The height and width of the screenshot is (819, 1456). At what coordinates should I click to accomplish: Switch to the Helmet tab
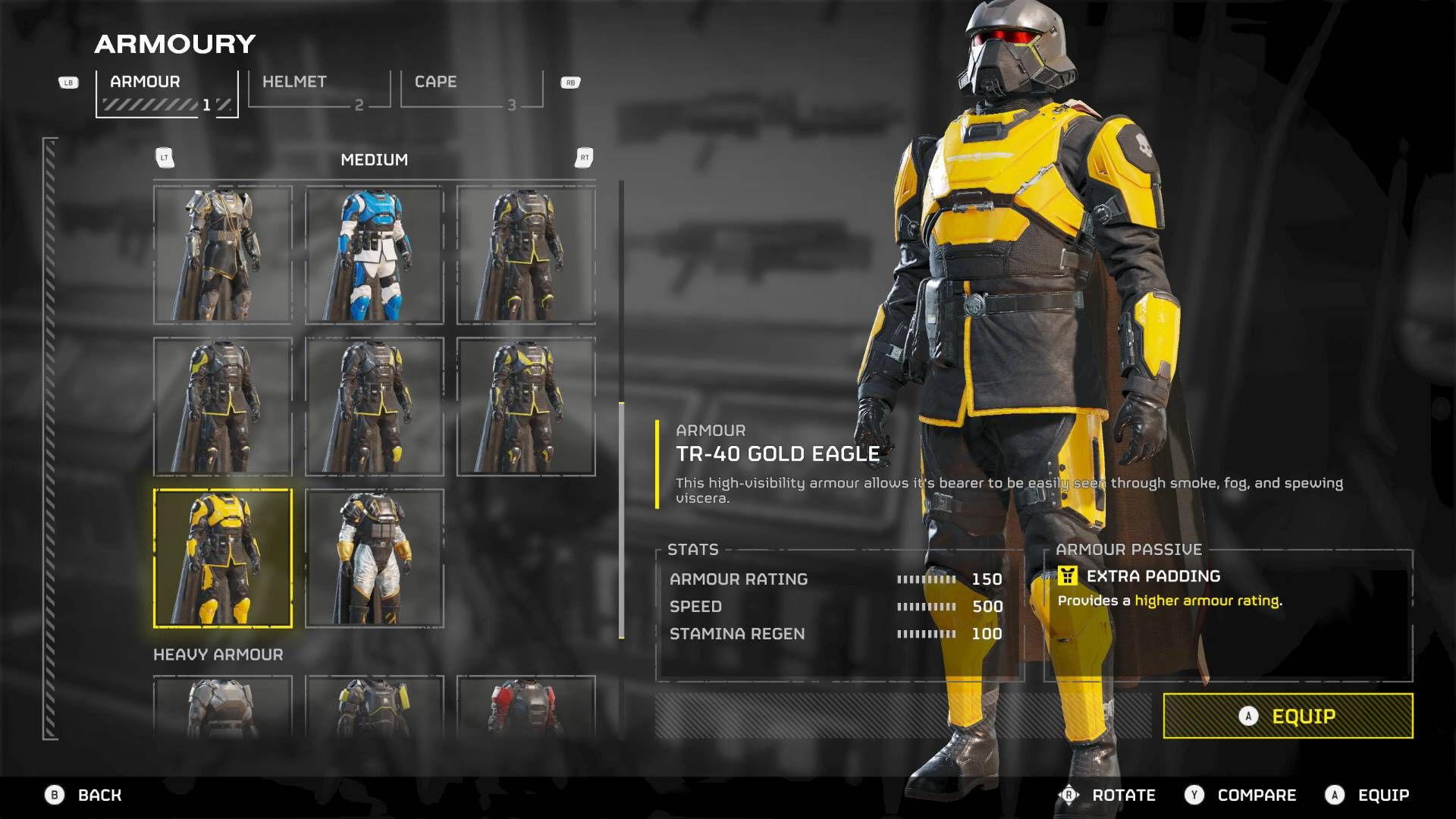pyautogui.click(x=318, y=89)
